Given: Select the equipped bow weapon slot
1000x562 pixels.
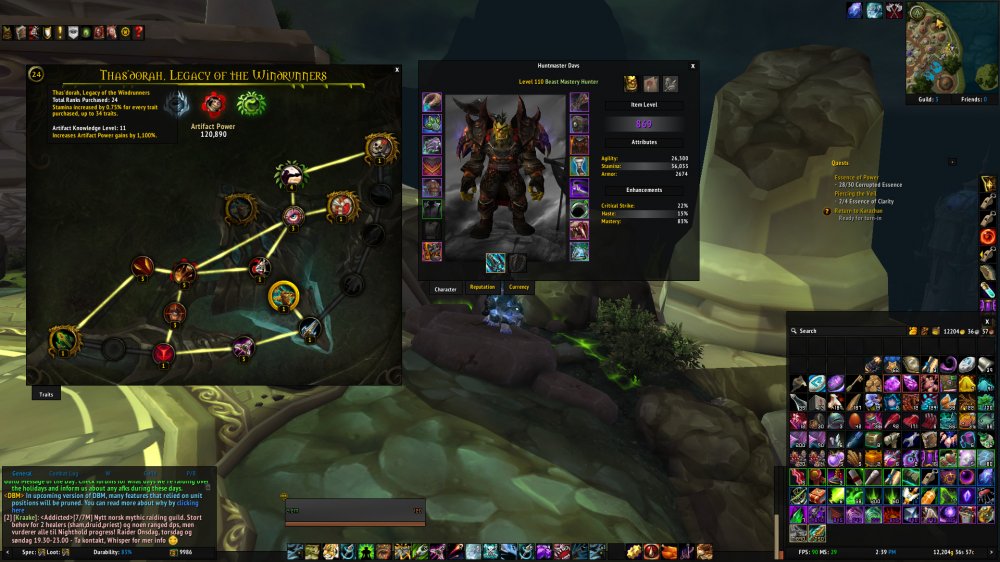Looking at the screenshot, I should 494,262.
